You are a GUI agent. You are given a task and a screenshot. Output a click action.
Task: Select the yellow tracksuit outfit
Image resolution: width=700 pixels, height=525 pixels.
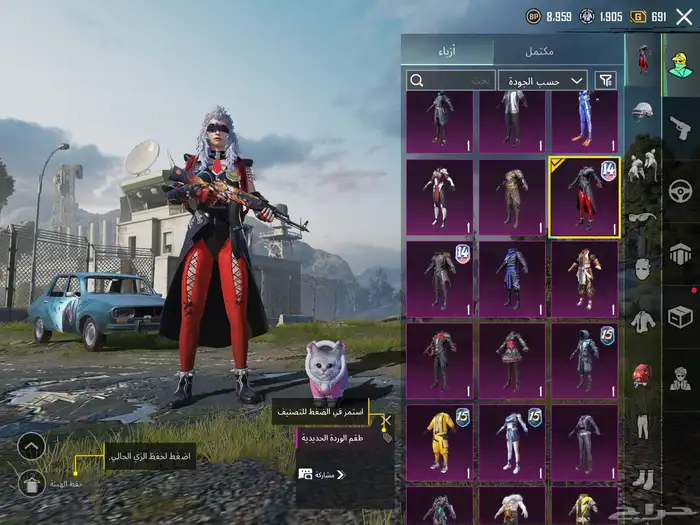440,442
